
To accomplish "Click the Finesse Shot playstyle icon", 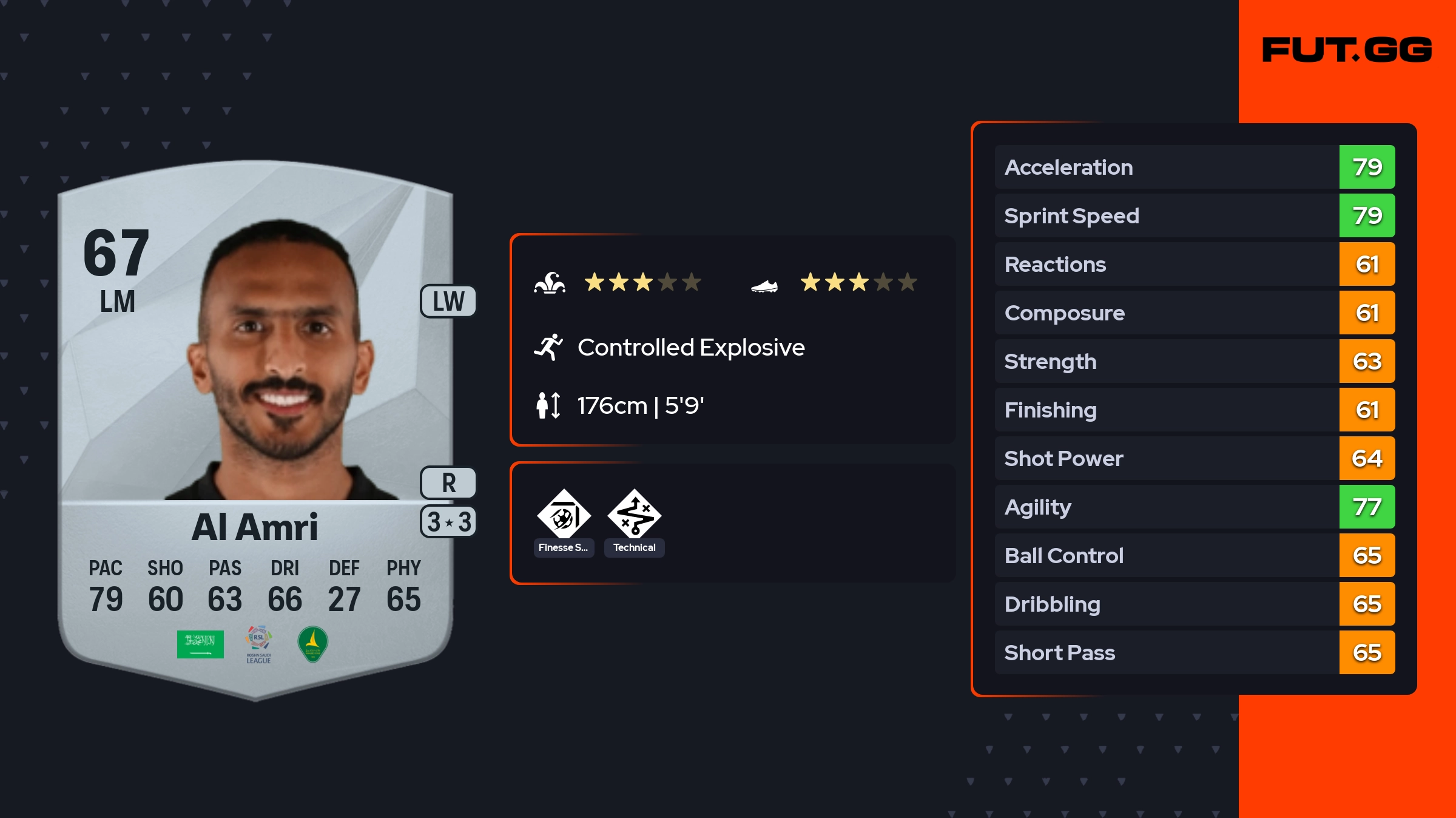I will [564, 516].
